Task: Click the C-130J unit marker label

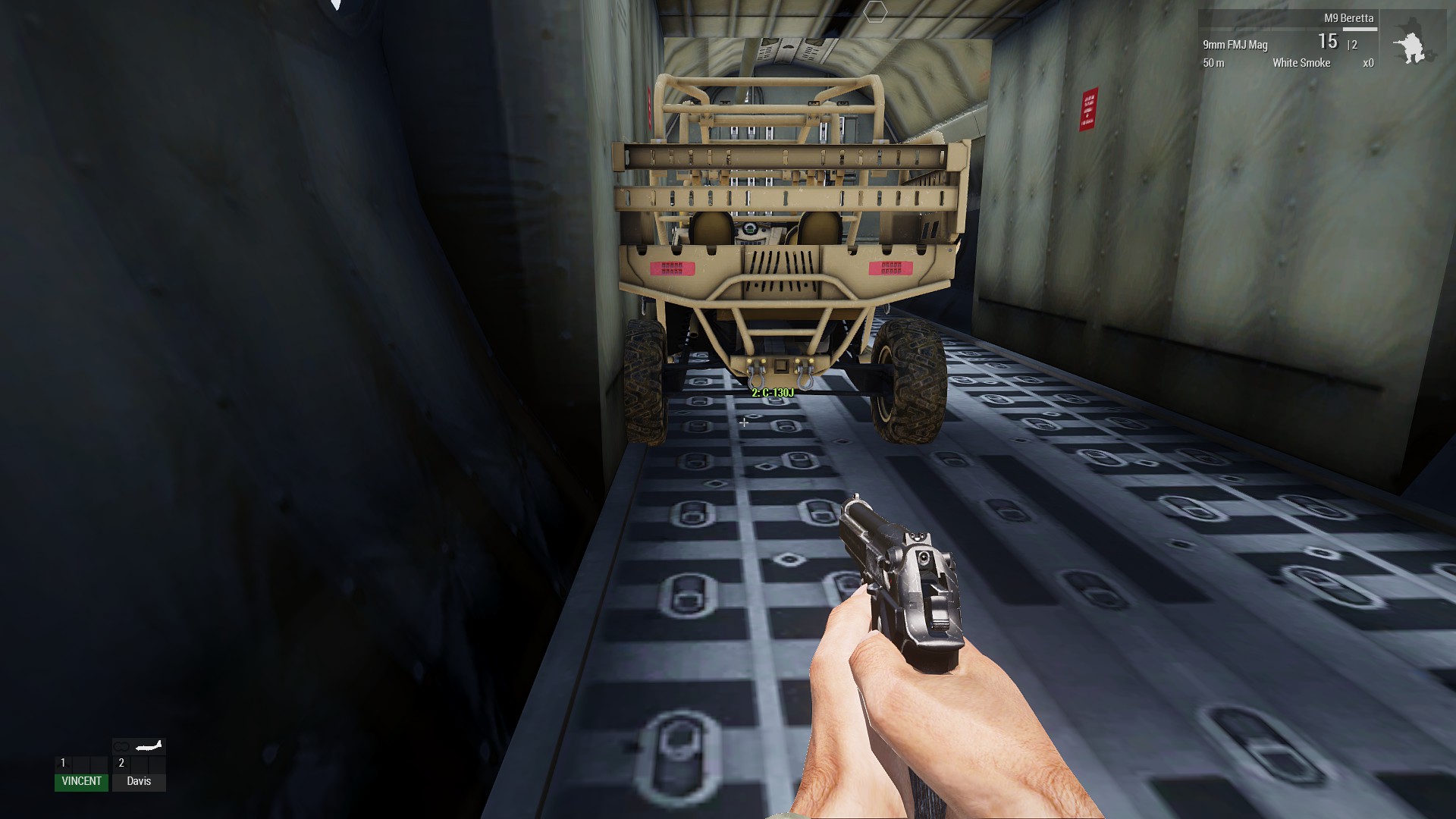Action: (x=772, y=393)
